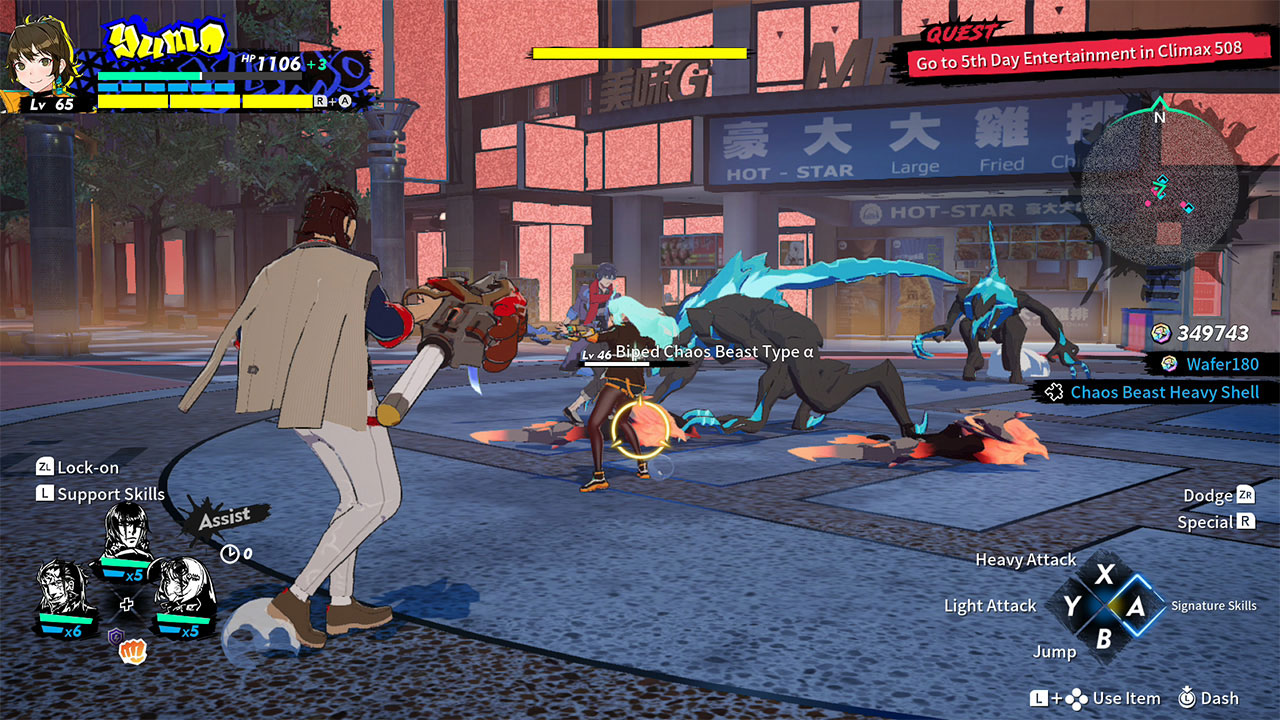The width and height of the screenshot is (1280, 720).
Task: Click the puzzle piece icon before Chaos Beast Heavy Shell
Action: 1052,392
